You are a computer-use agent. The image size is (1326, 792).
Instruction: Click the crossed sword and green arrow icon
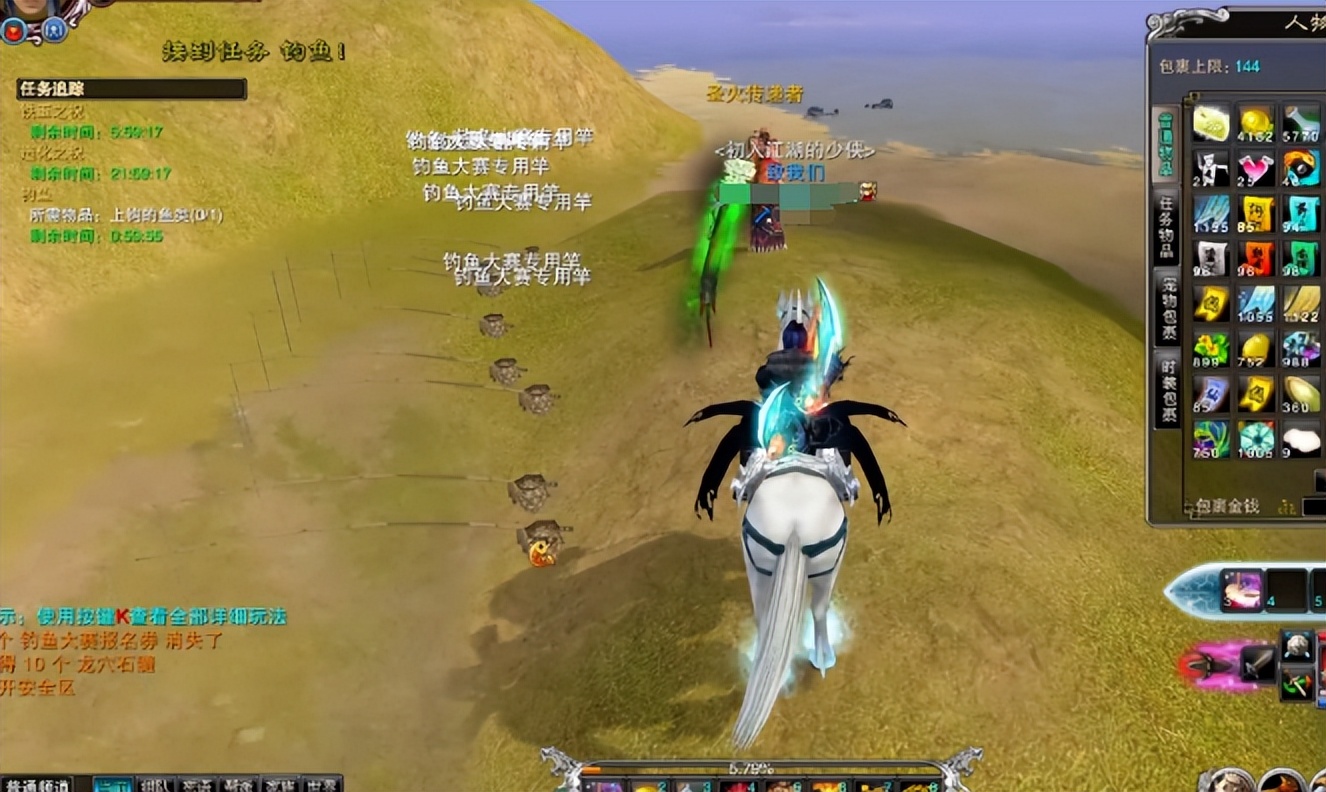coord(1297,684)
